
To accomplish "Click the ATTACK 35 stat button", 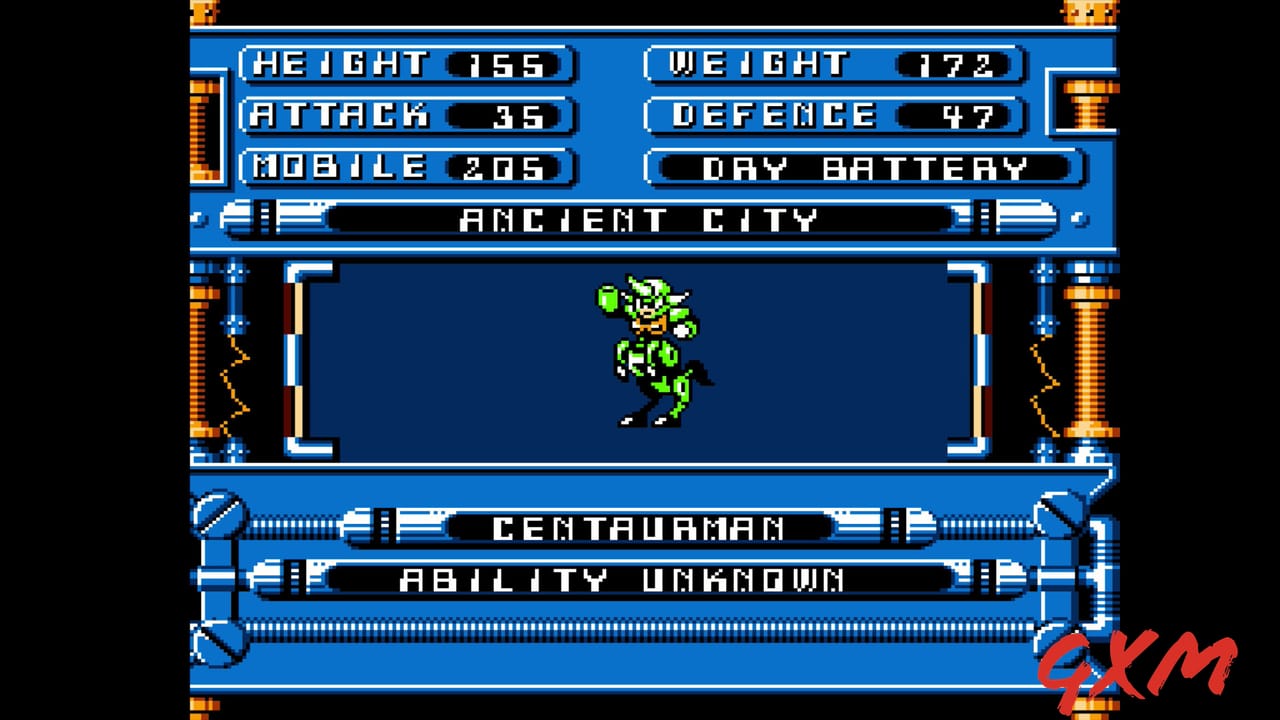I will pyautogui.click(x=405, y=115).
